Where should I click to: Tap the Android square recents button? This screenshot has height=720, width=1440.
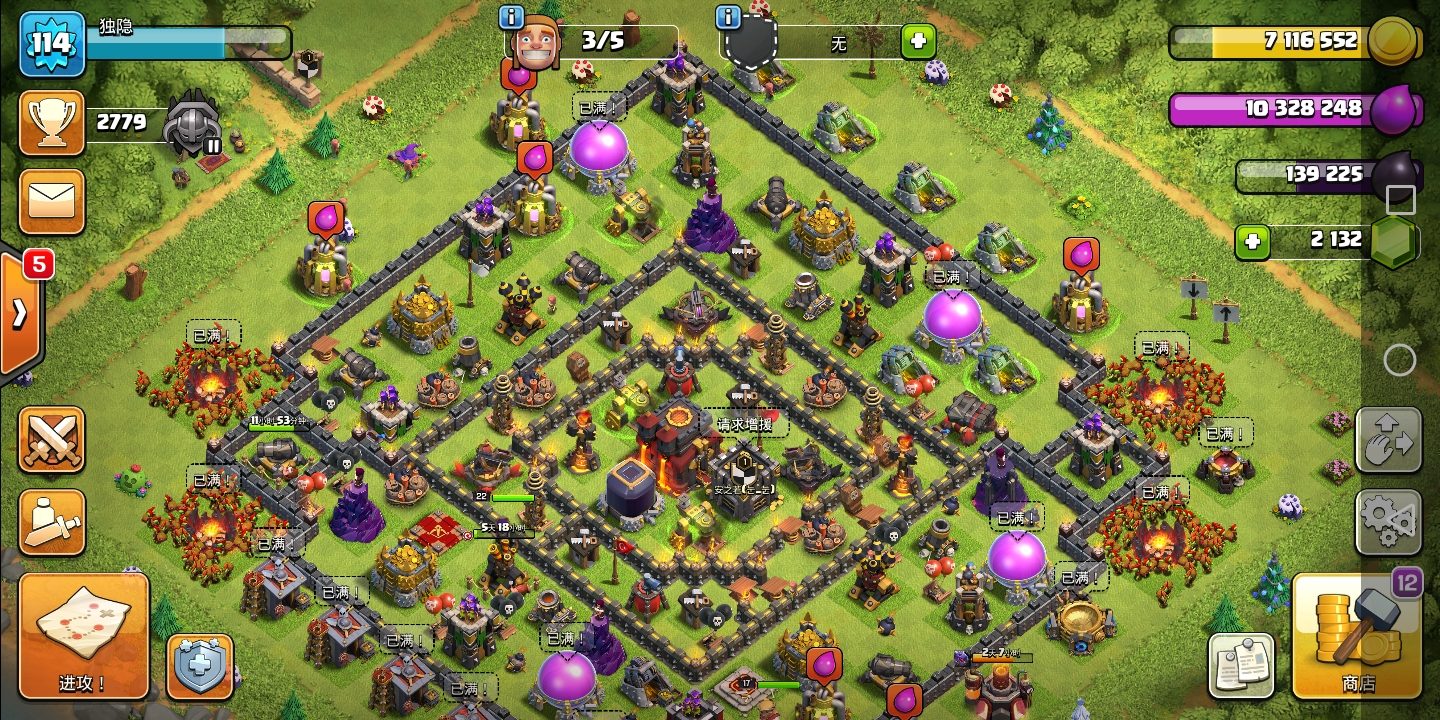(x=1400, y=200)
